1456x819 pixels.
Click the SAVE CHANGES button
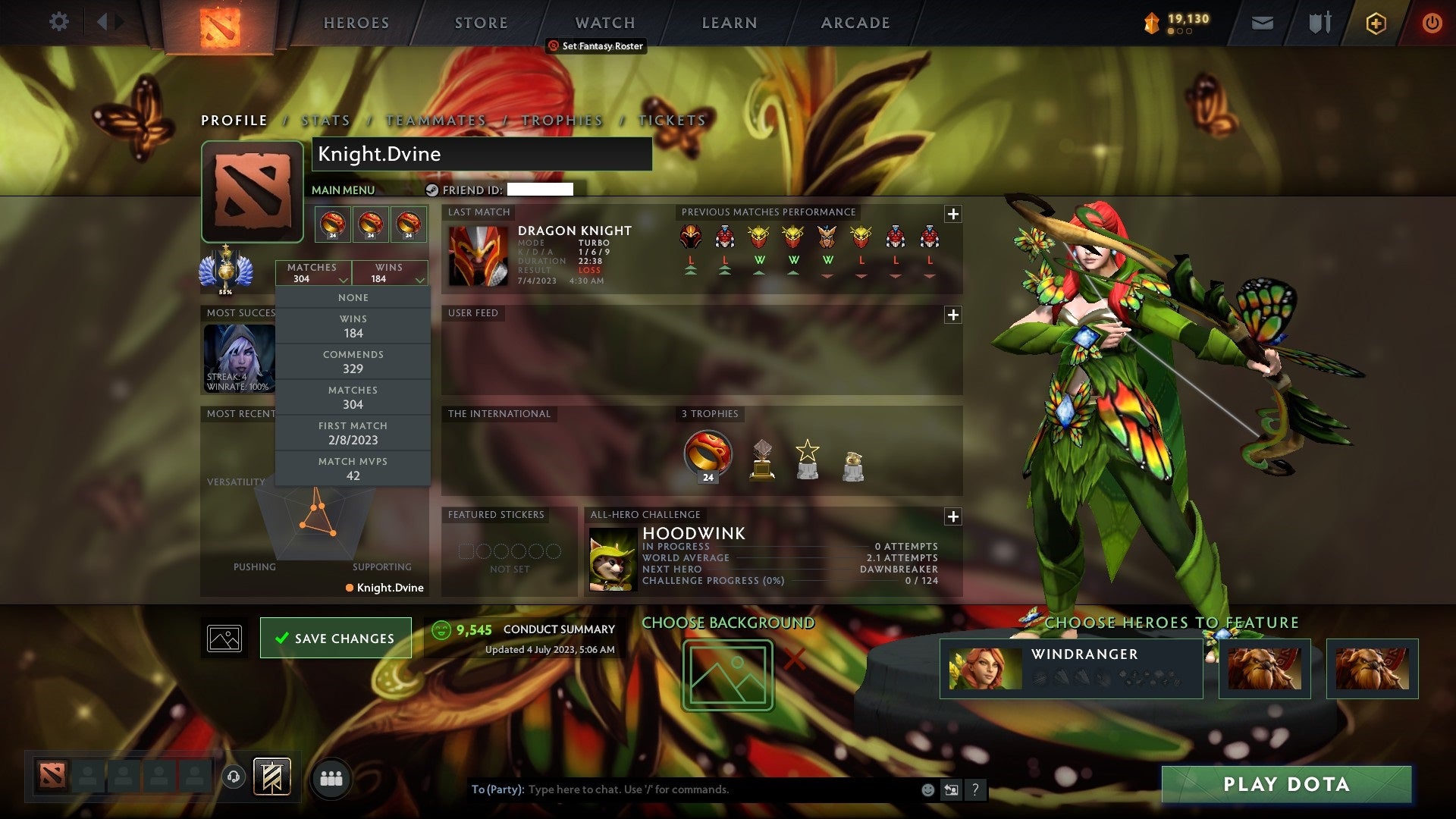click(335, 638)
